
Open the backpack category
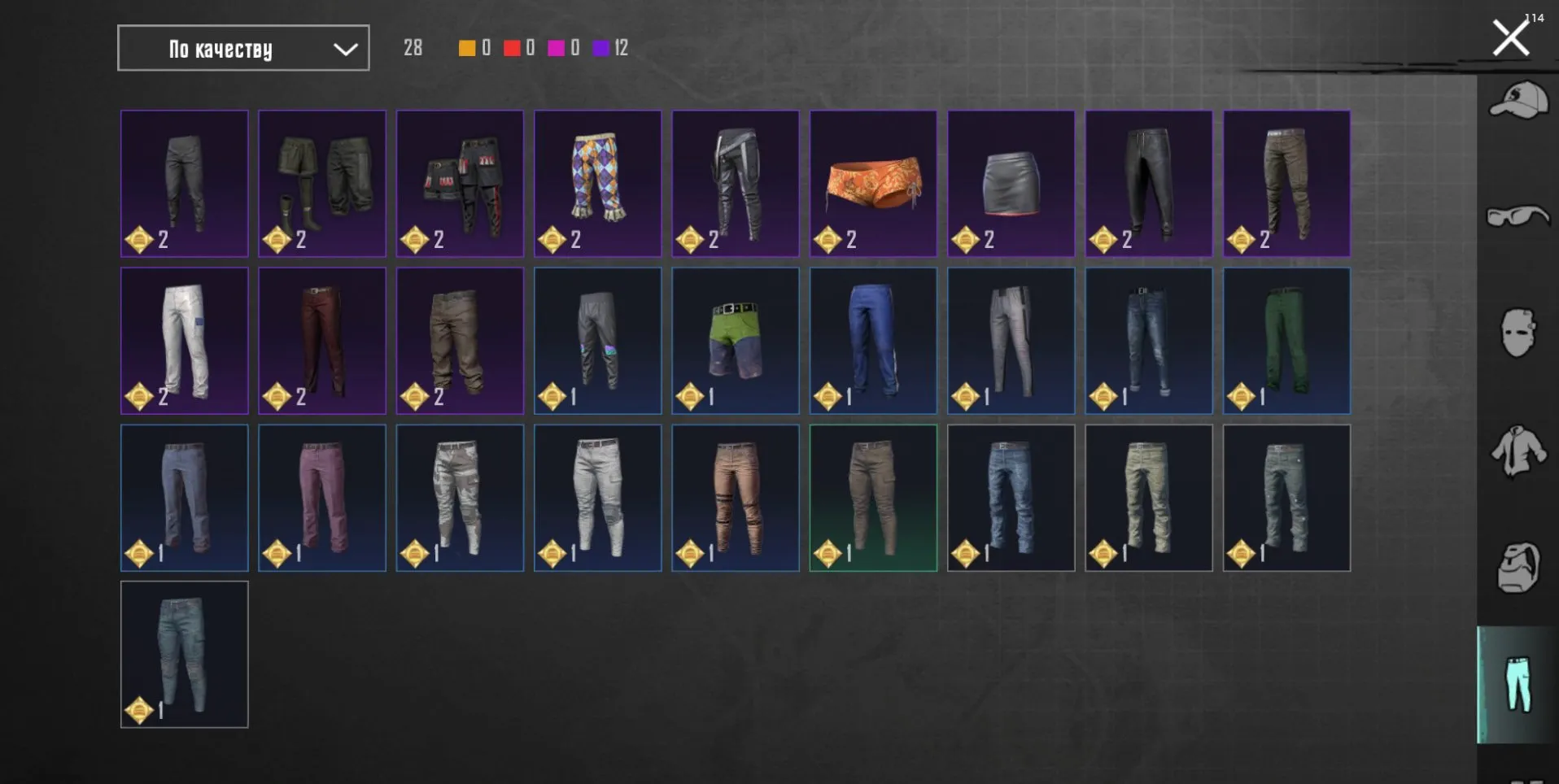(1518, 561)
